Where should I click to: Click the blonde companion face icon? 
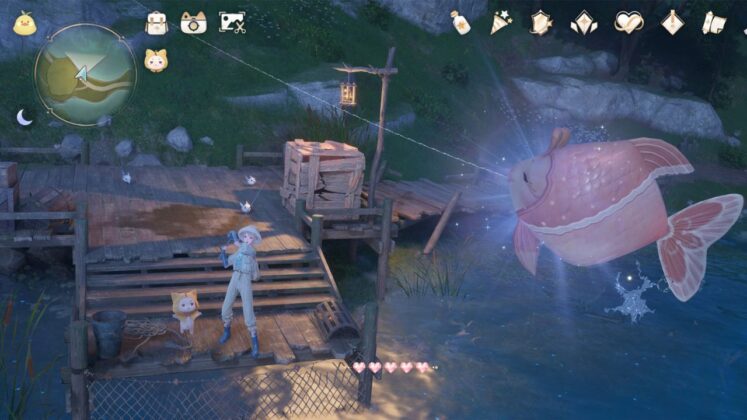coord(155,61)
